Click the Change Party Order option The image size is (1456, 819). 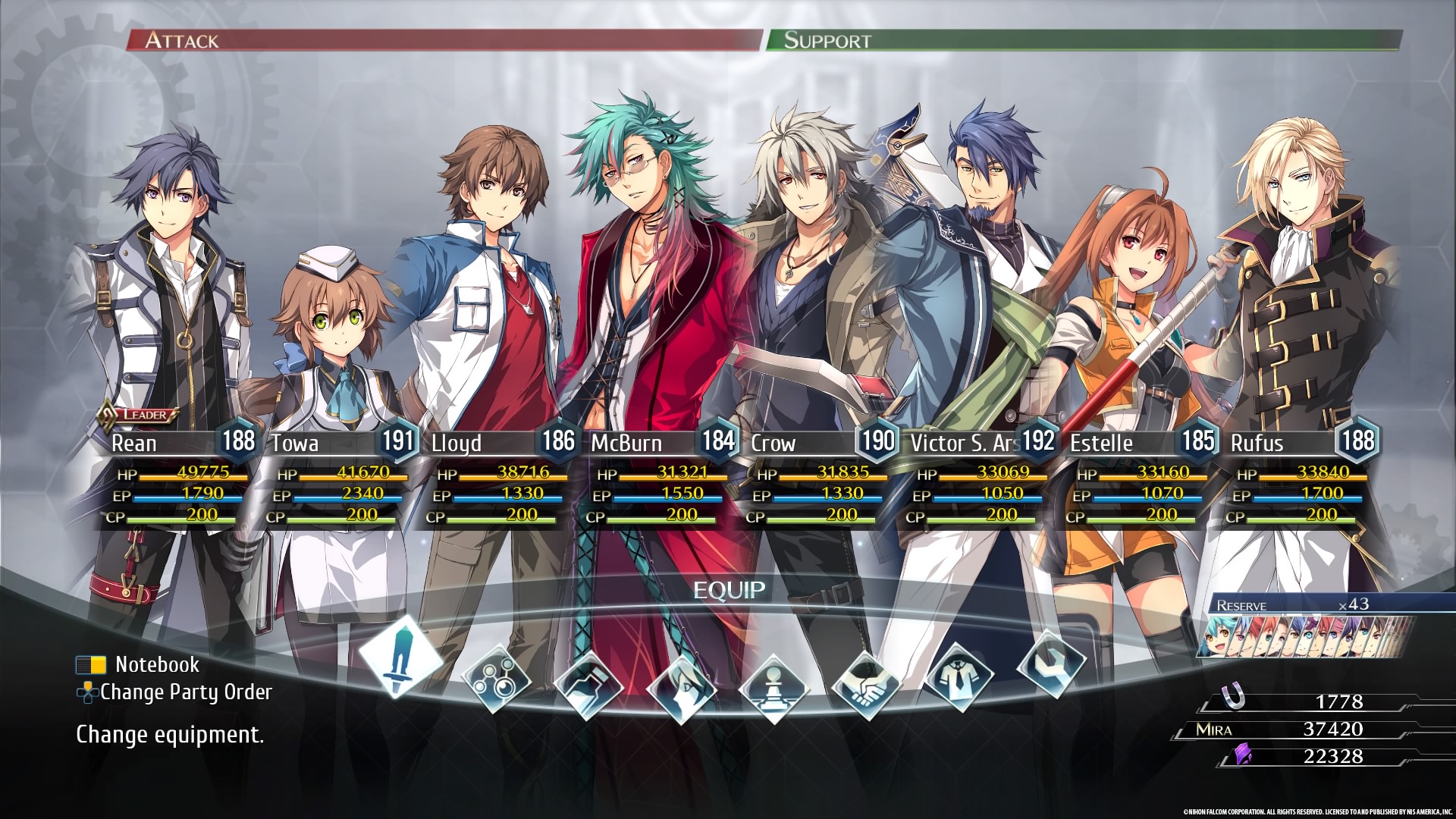(x=185, y=692)
